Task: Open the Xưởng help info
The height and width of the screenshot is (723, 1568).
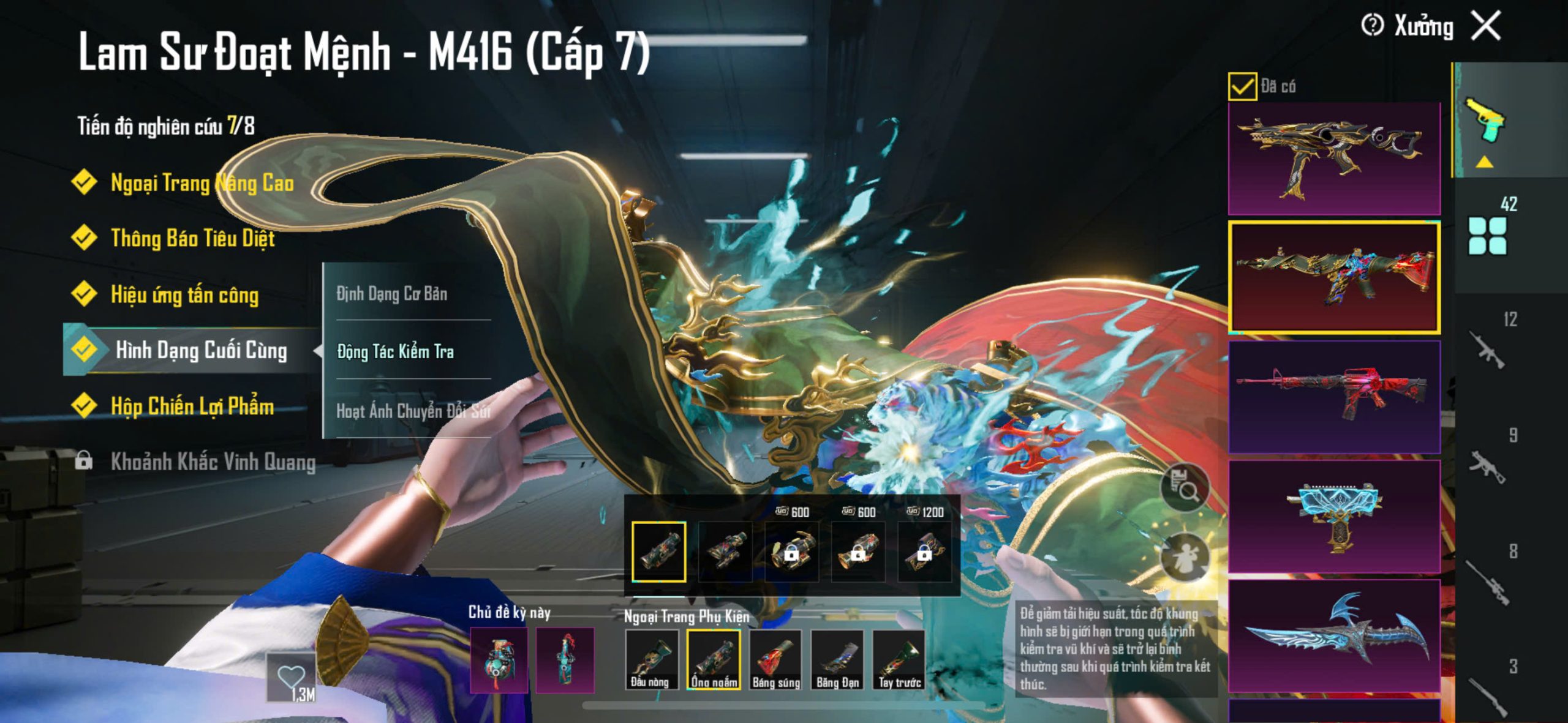Action: pyautogui.click(x=1372, y=26)
